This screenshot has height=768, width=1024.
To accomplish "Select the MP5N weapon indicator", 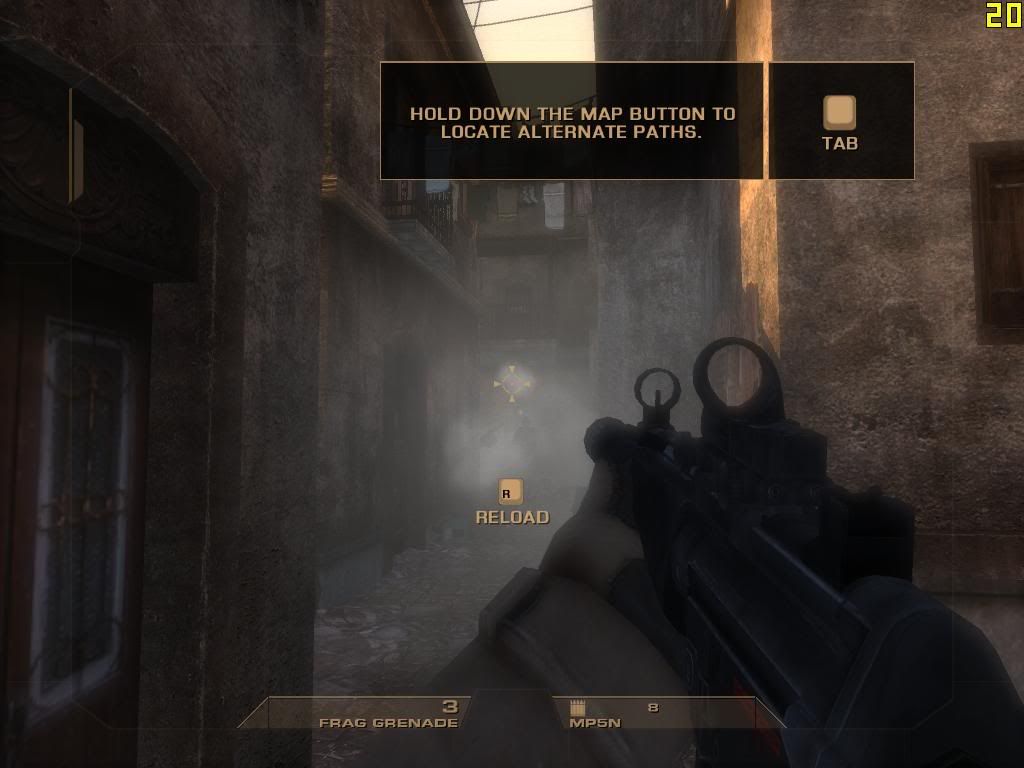I will pos(612,714).
